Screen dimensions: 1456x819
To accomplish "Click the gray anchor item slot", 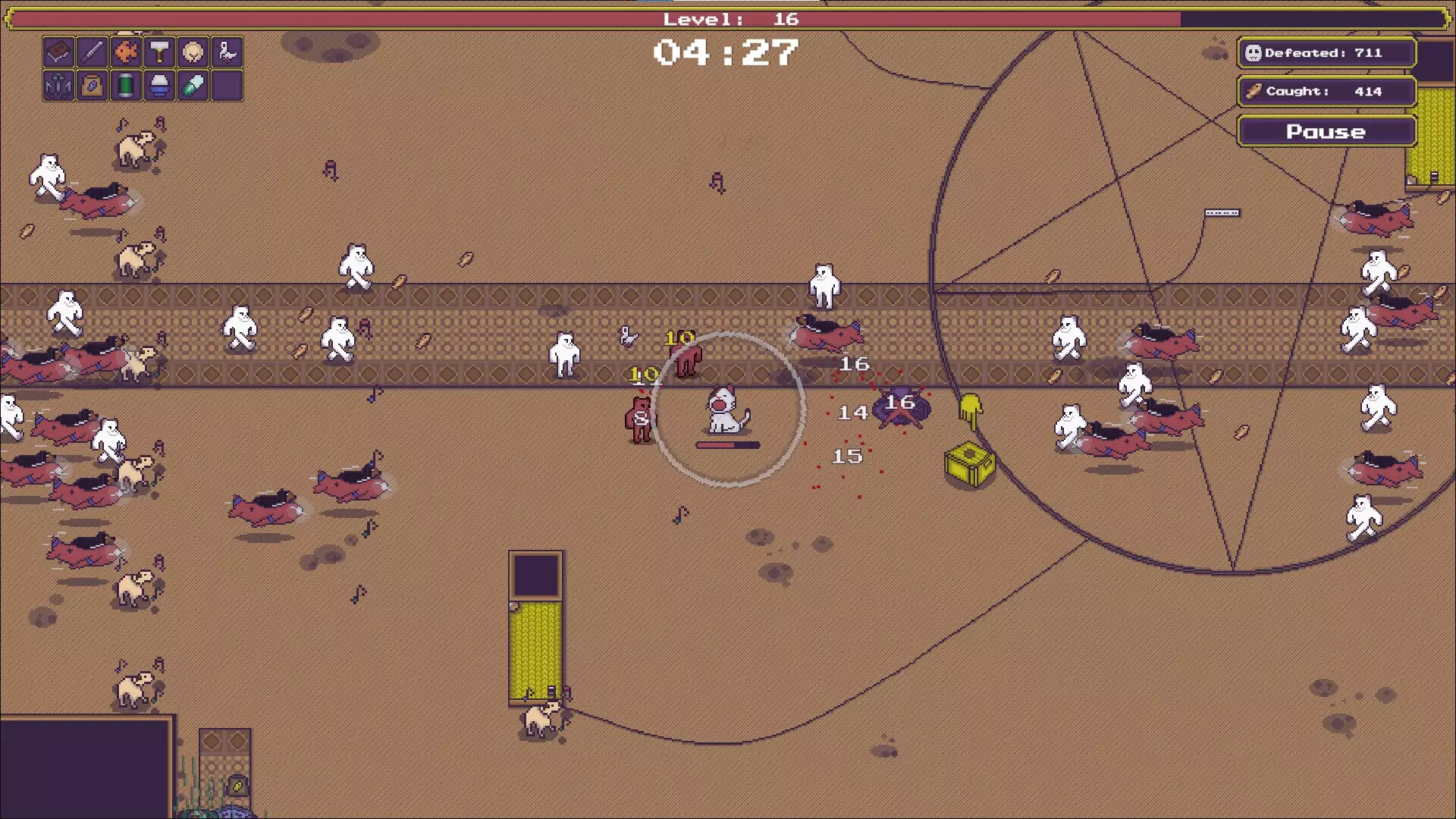I will [x=58, y=86].
